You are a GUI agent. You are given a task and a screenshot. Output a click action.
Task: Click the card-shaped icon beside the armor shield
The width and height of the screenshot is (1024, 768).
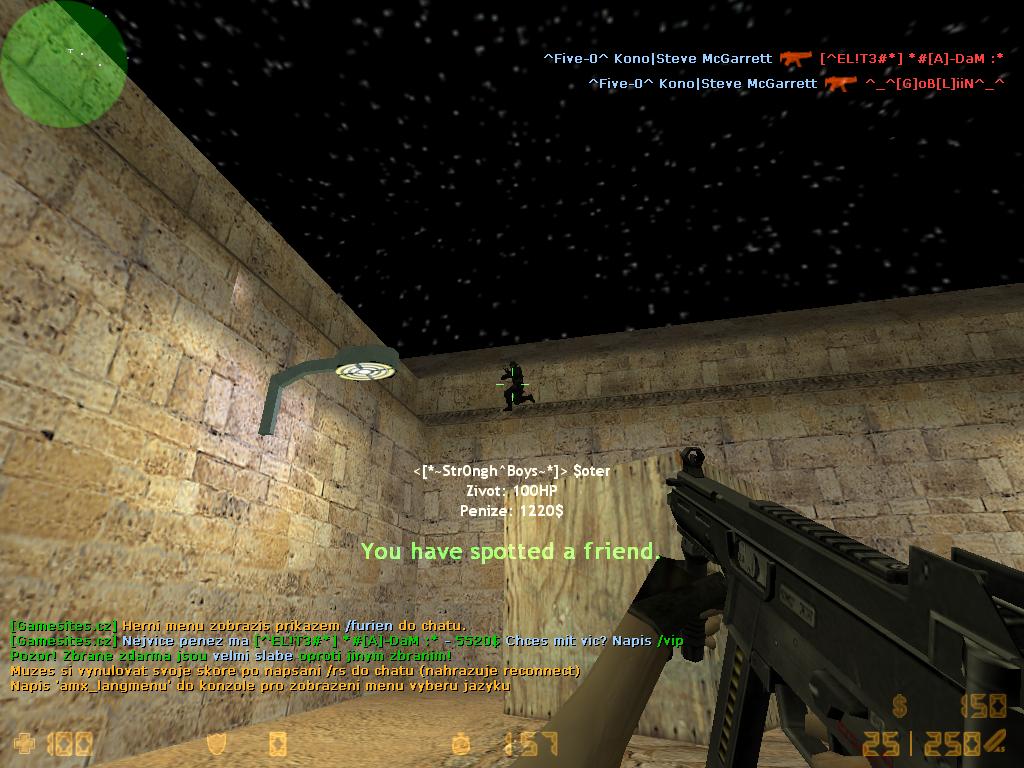point(277,743)
